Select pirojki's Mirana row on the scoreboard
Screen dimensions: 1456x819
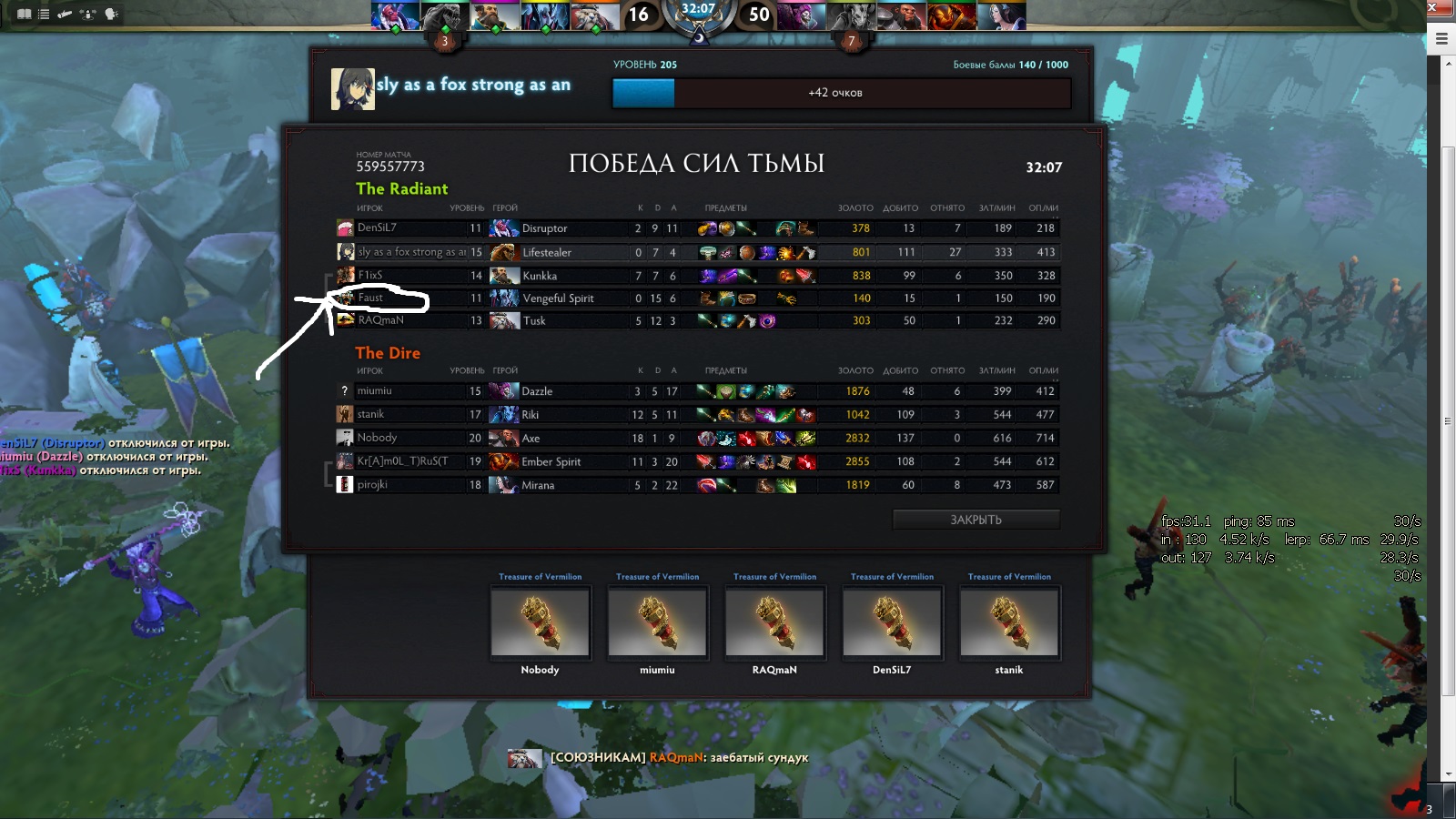696,485
